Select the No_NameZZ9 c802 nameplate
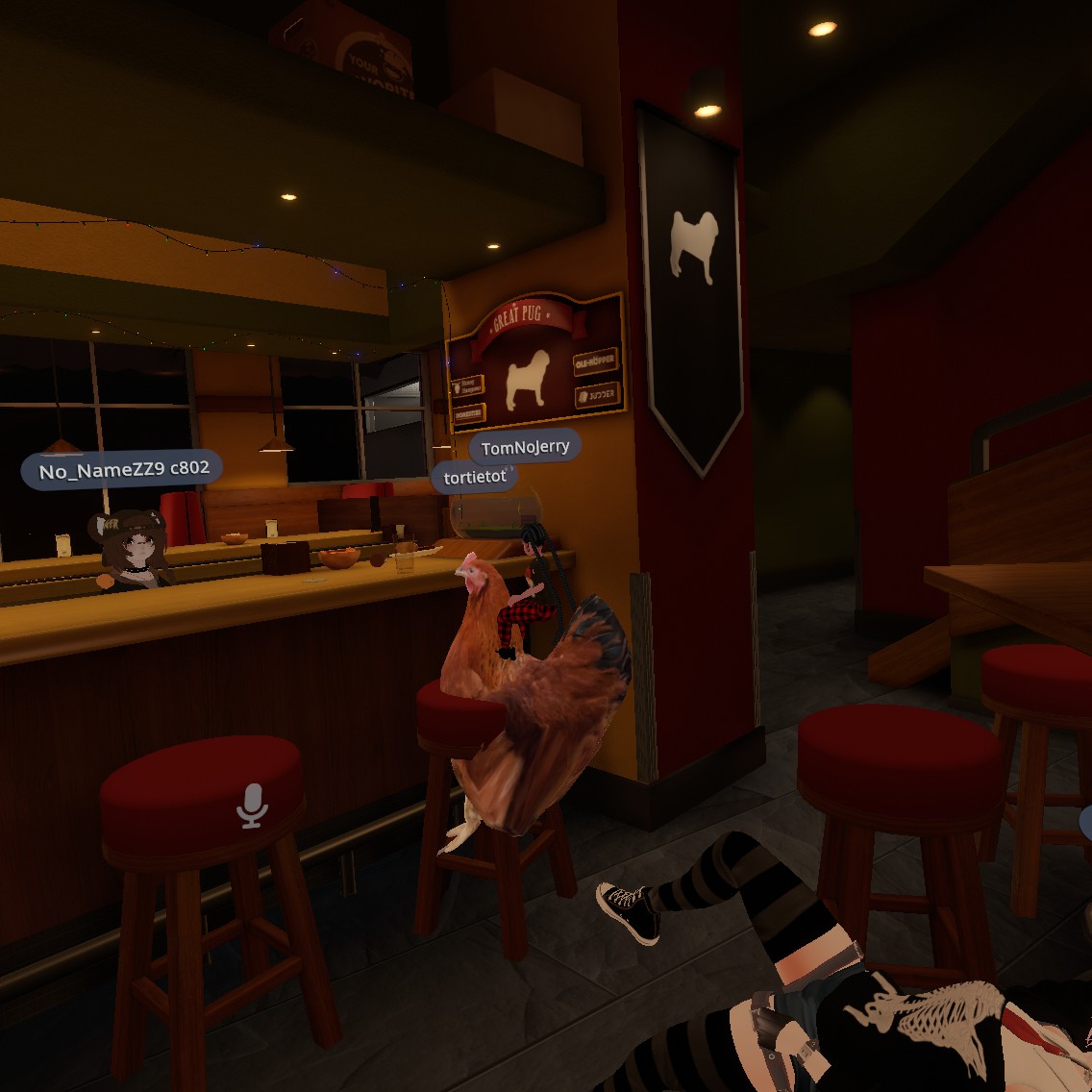1092x1092 pixels. tap(123, 470)
